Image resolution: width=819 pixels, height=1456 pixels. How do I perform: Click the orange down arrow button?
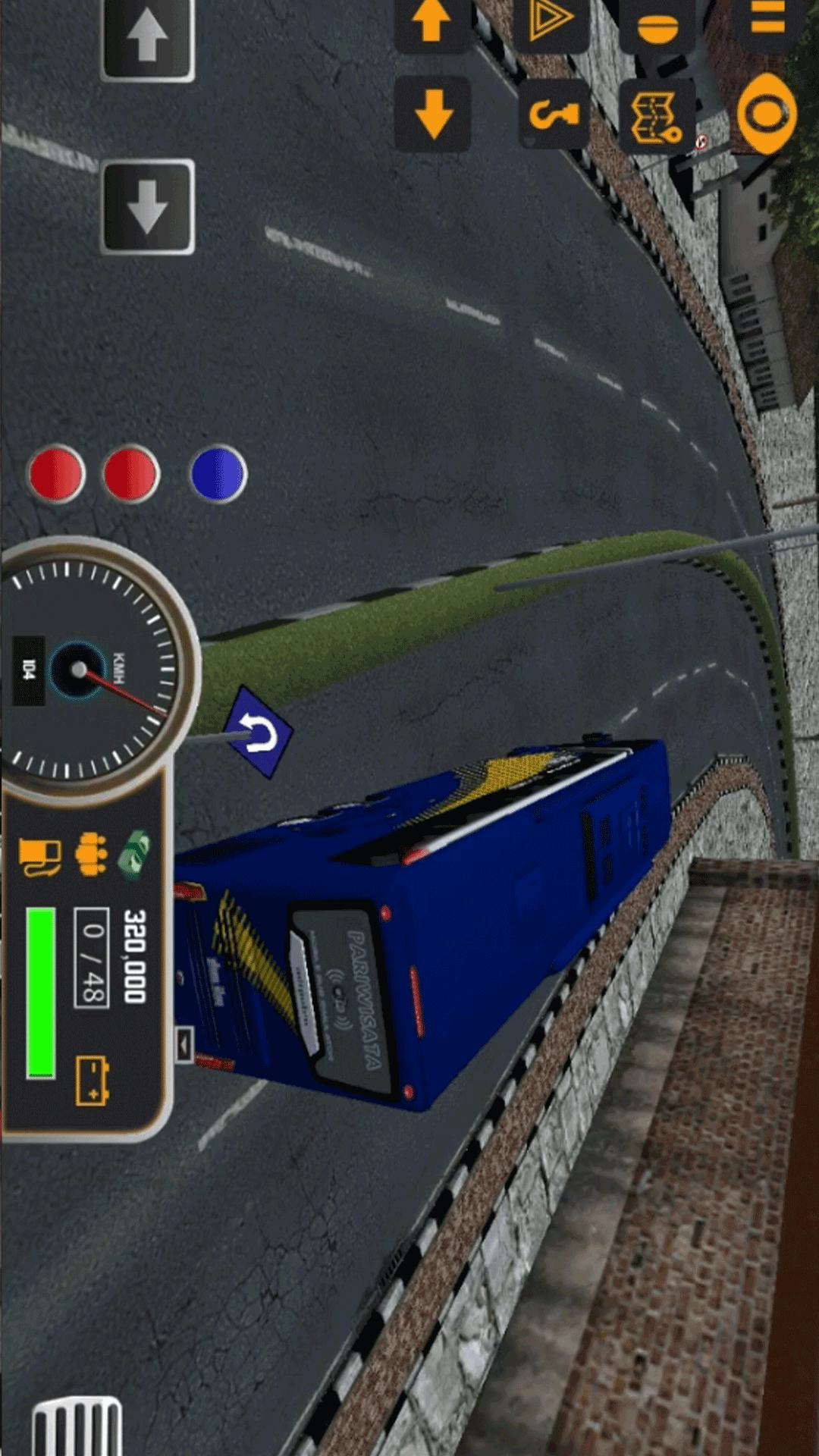pyautogui.click(x=434, y=114)
